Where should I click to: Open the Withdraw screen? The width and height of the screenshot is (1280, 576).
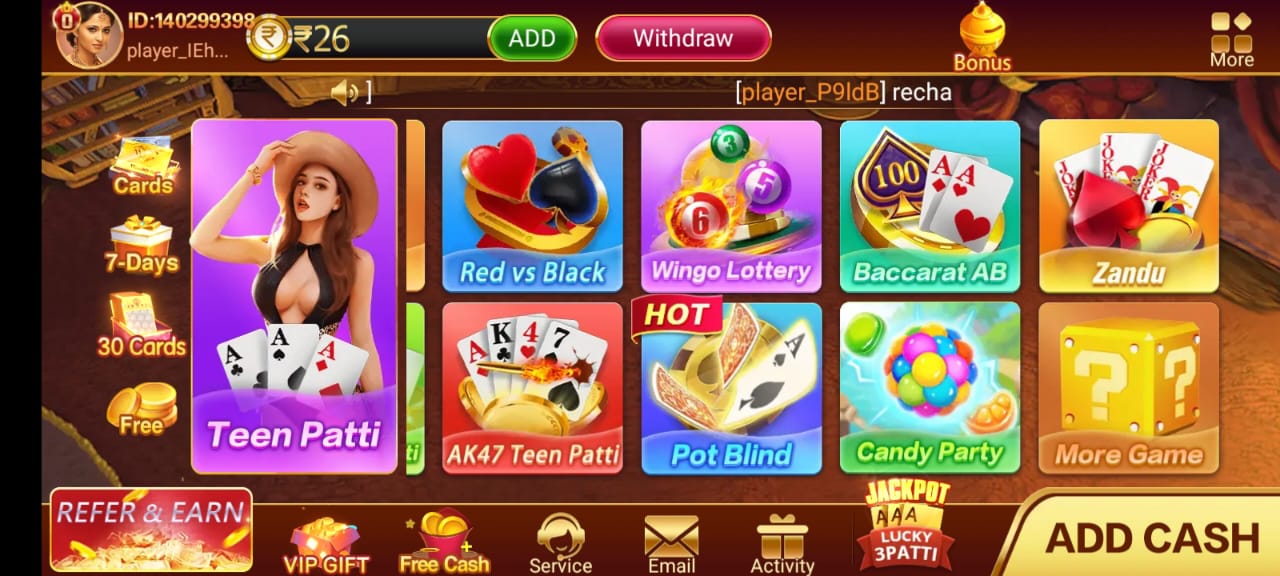pyautogui.click(x=683, y=39)
